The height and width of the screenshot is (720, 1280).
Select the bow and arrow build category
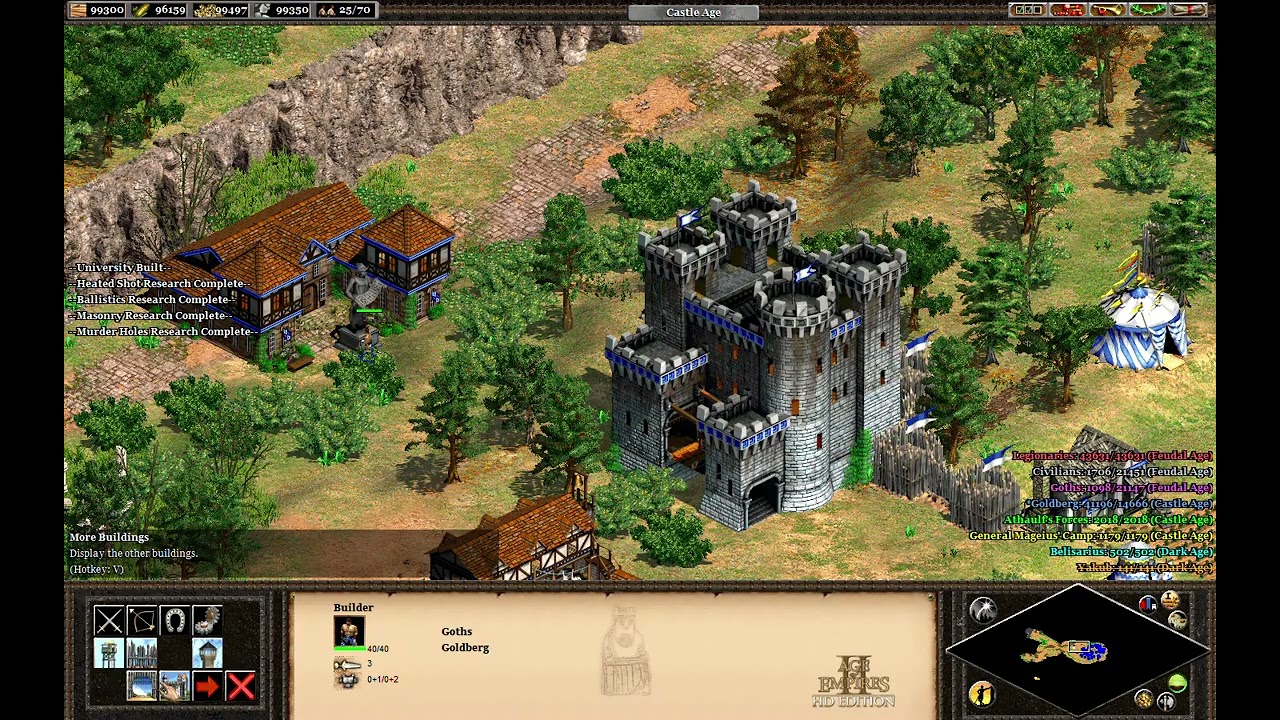pos(142,621)
